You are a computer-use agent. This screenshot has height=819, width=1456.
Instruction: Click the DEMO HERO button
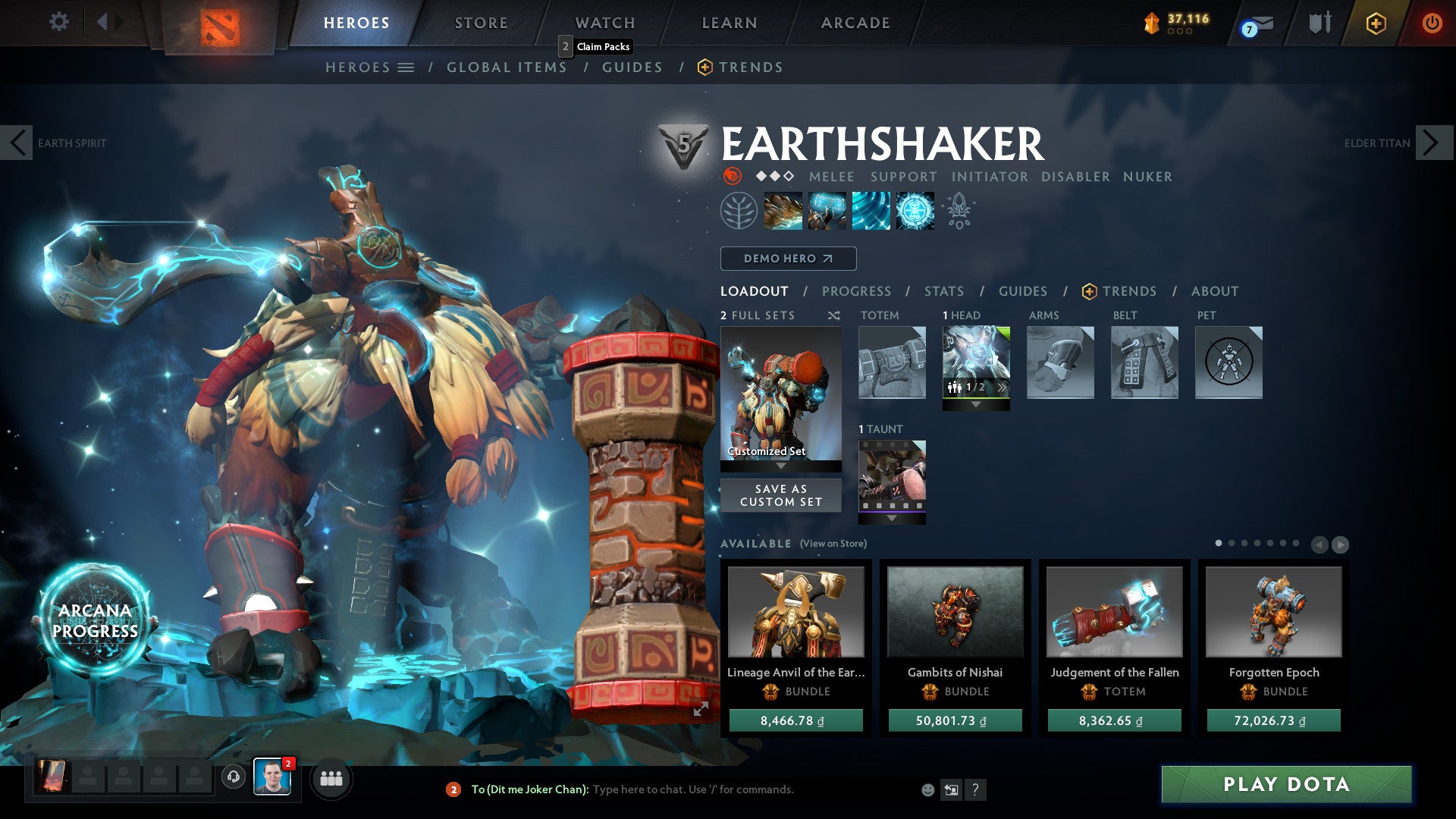[x=787, y=258]
